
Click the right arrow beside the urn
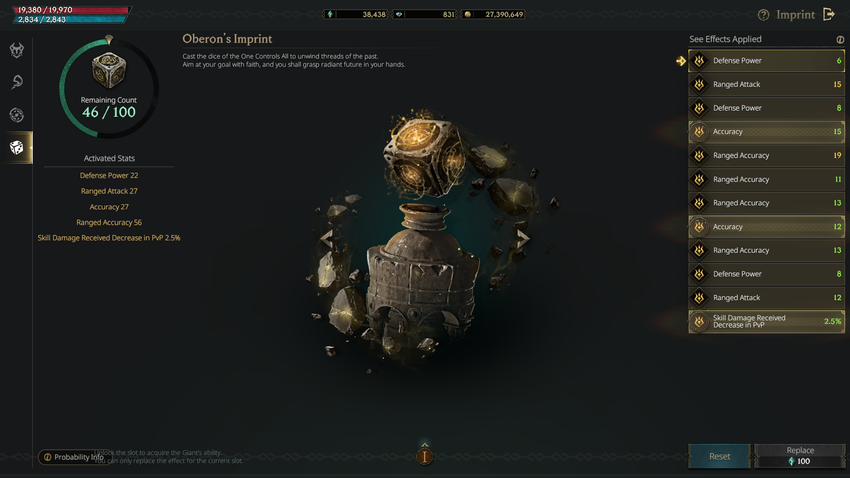point(521,238)
